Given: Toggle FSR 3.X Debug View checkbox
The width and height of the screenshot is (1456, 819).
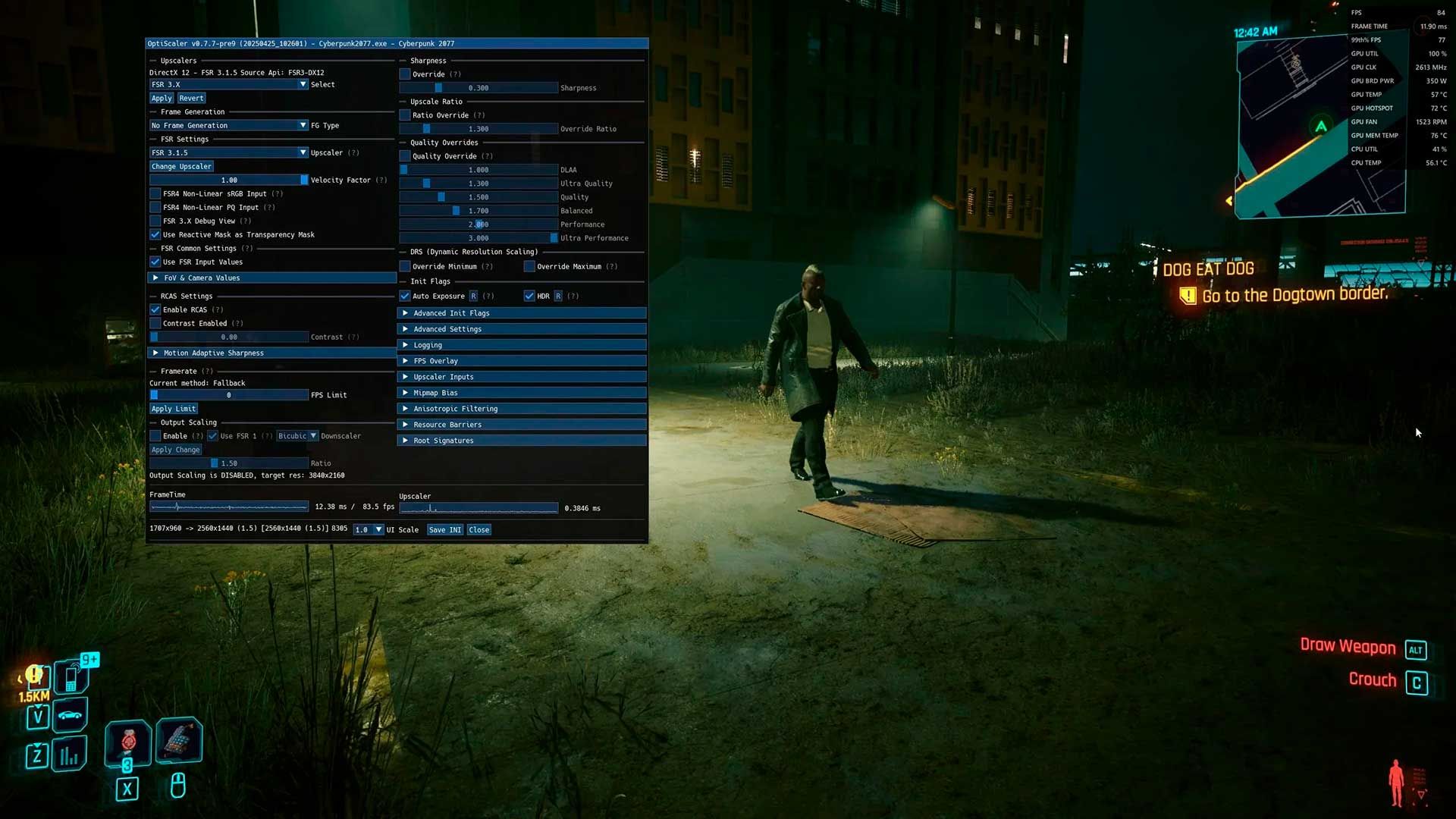Looking at the screenshot, I should click(155, 221).
